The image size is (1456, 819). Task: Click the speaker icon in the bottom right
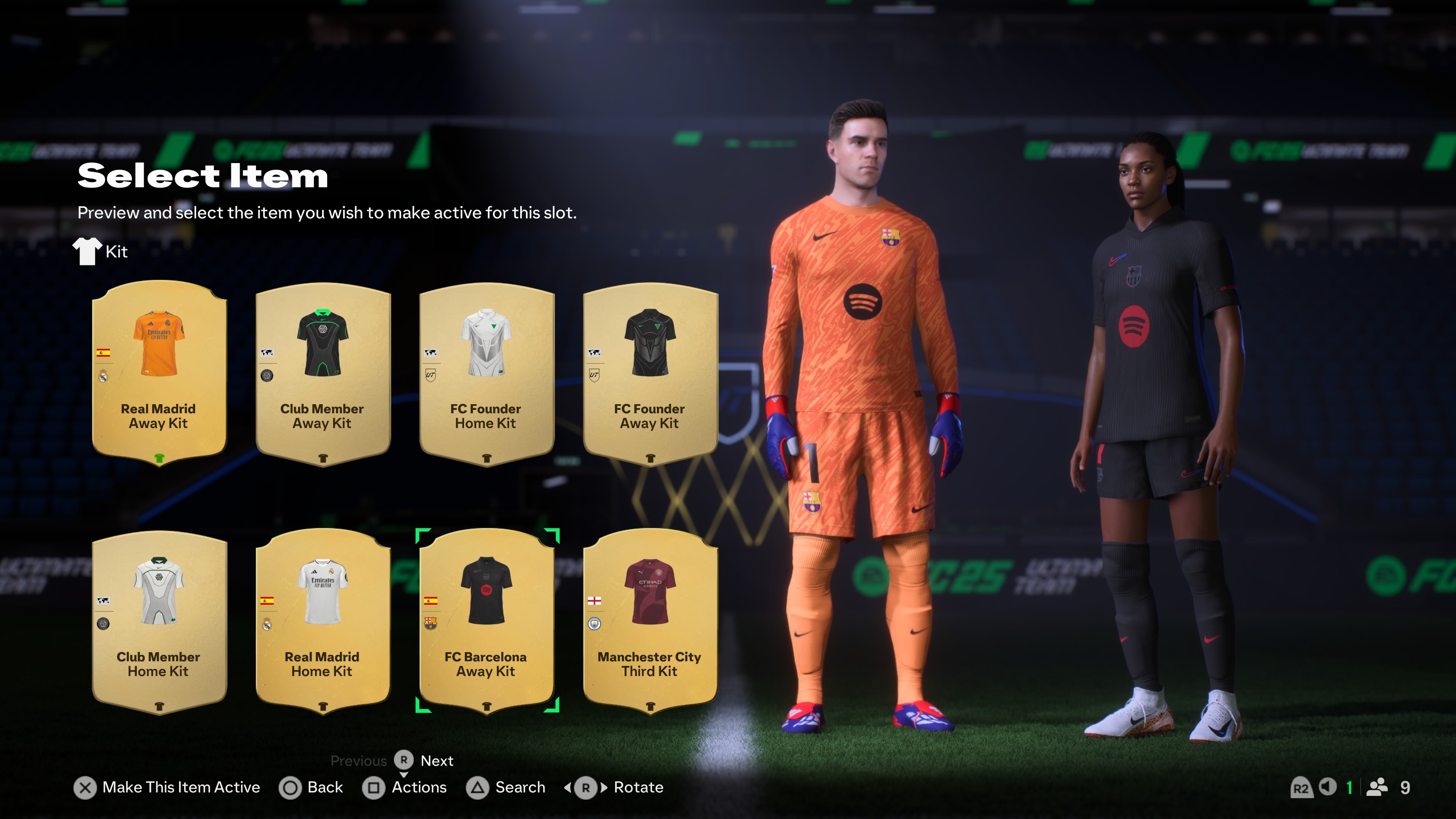1328,787
